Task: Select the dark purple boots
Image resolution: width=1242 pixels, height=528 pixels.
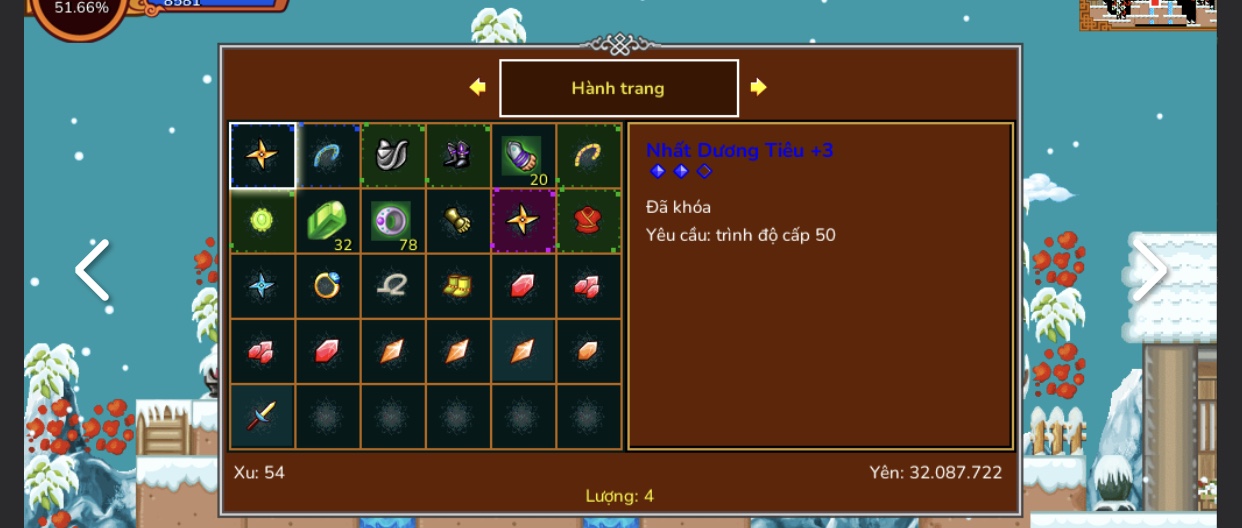Action: click(x=457, y=155)
